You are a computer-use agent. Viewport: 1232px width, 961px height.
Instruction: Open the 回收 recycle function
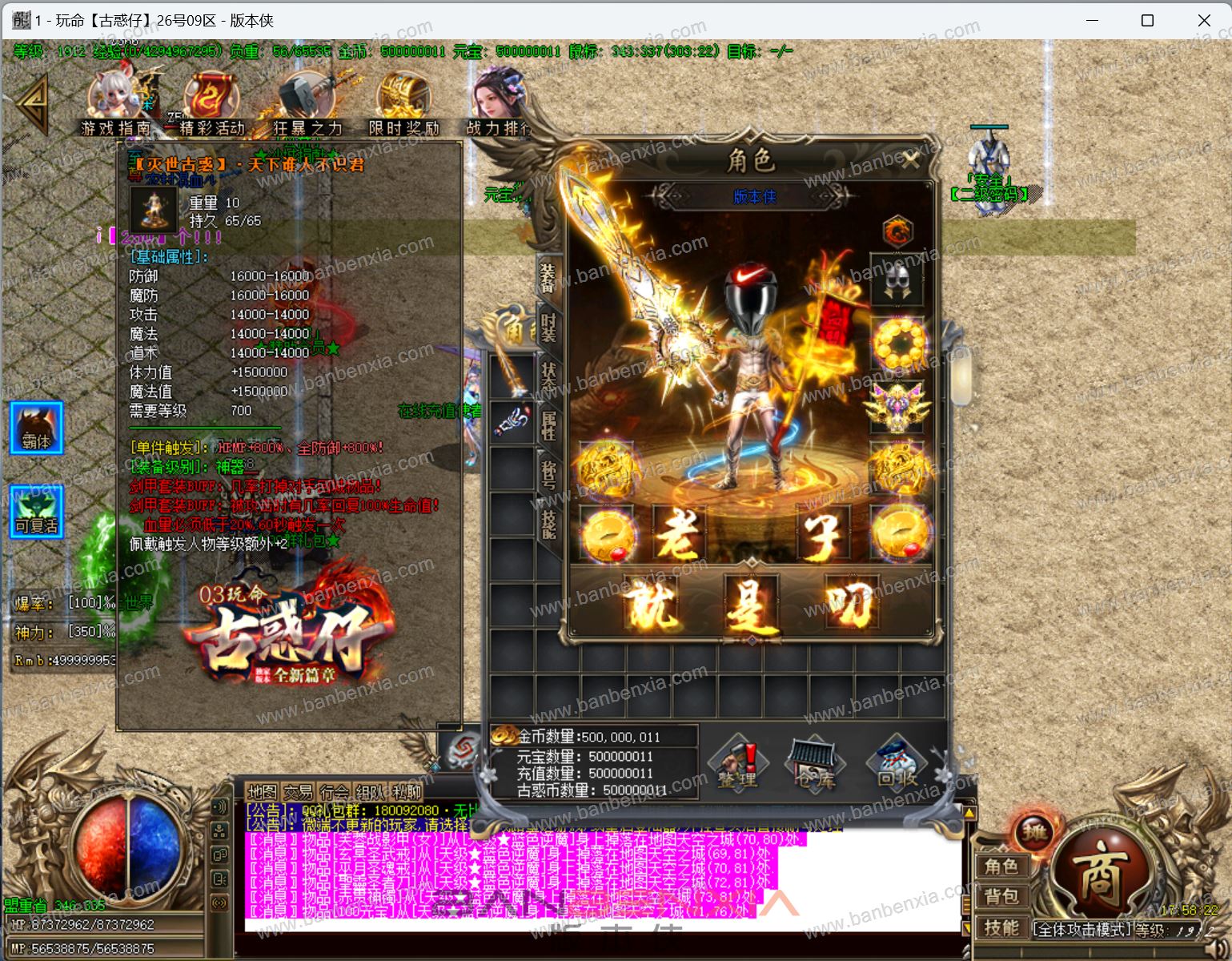[896, 765]
